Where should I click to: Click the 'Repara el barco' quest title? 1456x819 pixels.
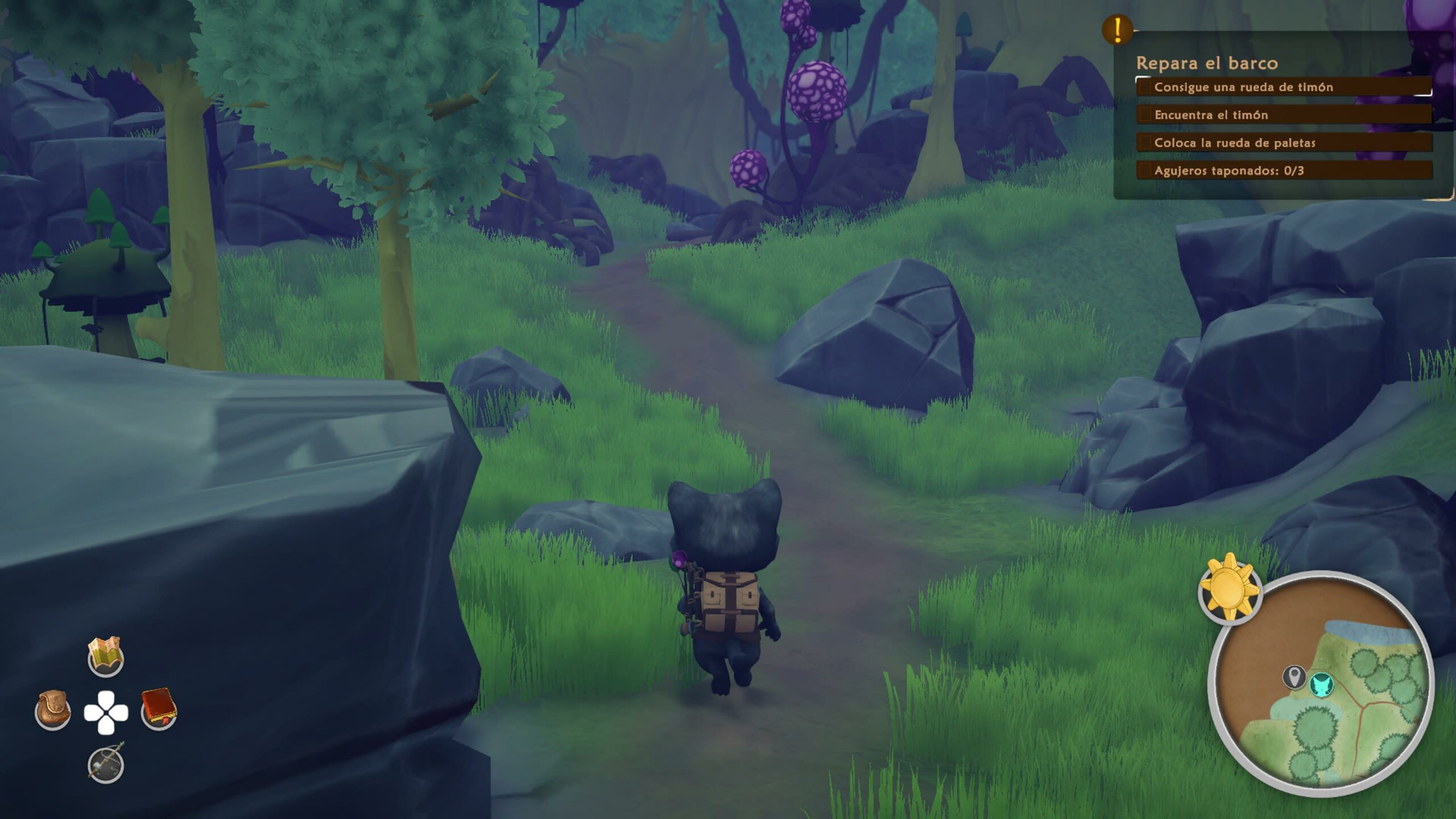[1207, 63]
